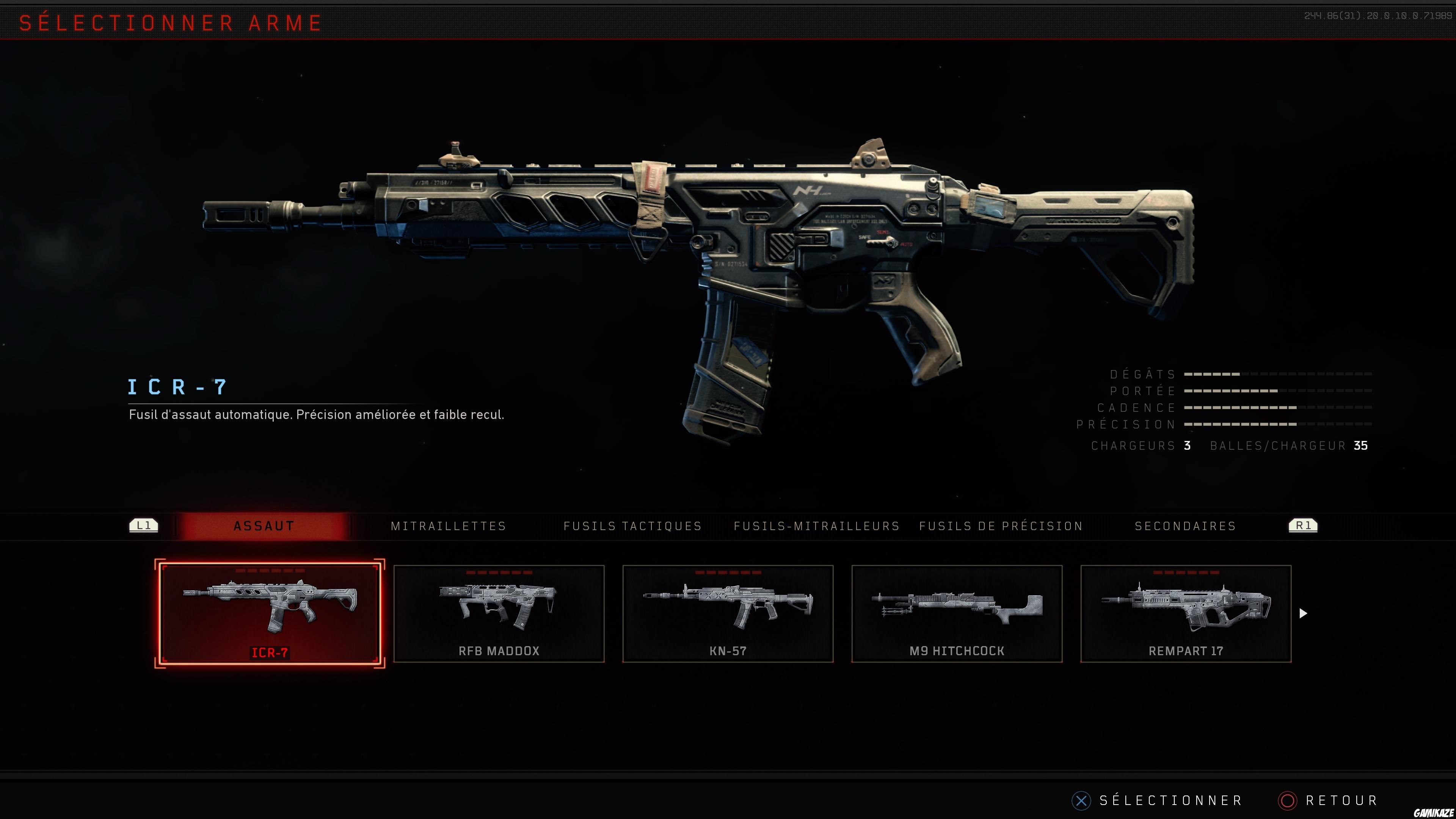Select the REMPART 17 weapon icon

pos(1187,607)
